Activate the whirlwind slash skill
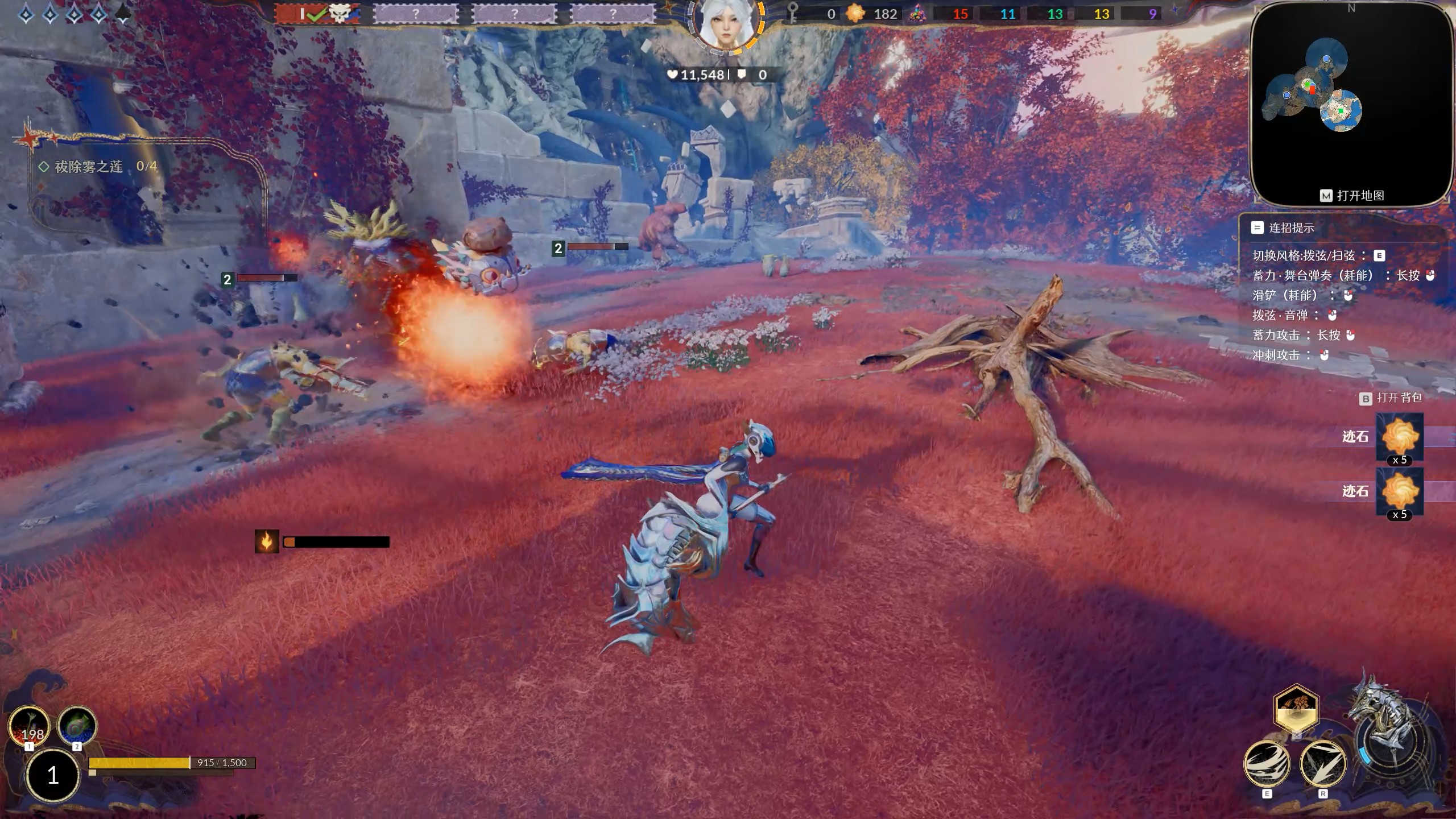 (x=1267, y=763)
